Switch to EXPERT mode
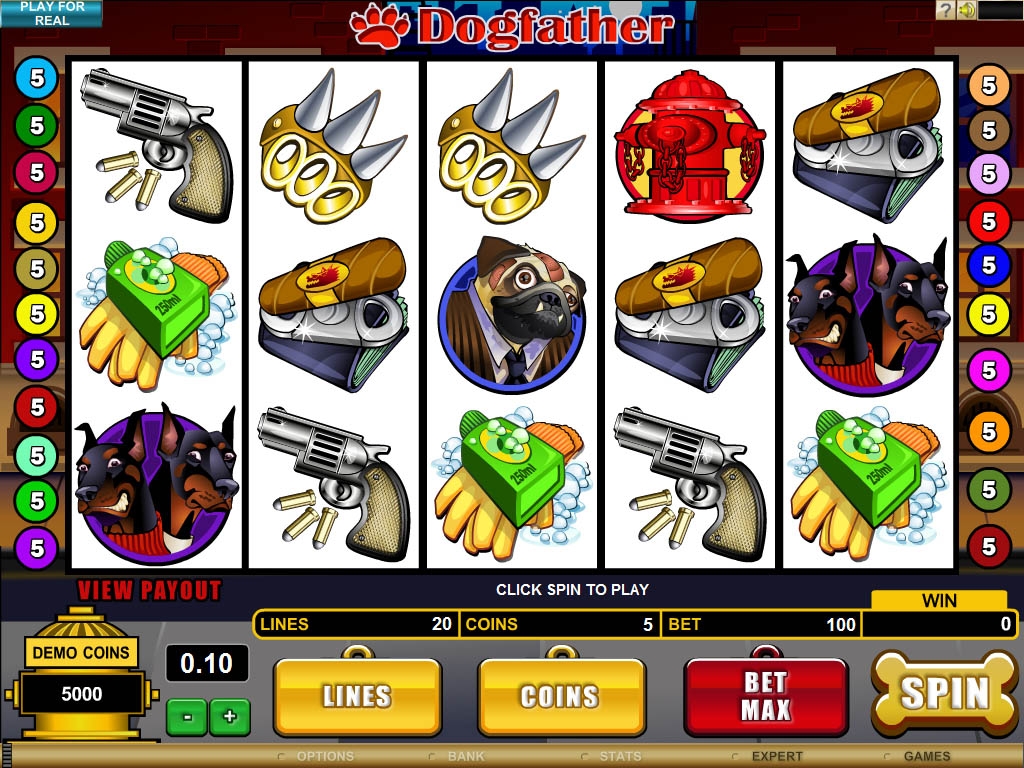Image resolution: width=1024 pixels, height=768 pixels. tap(776, 757)
